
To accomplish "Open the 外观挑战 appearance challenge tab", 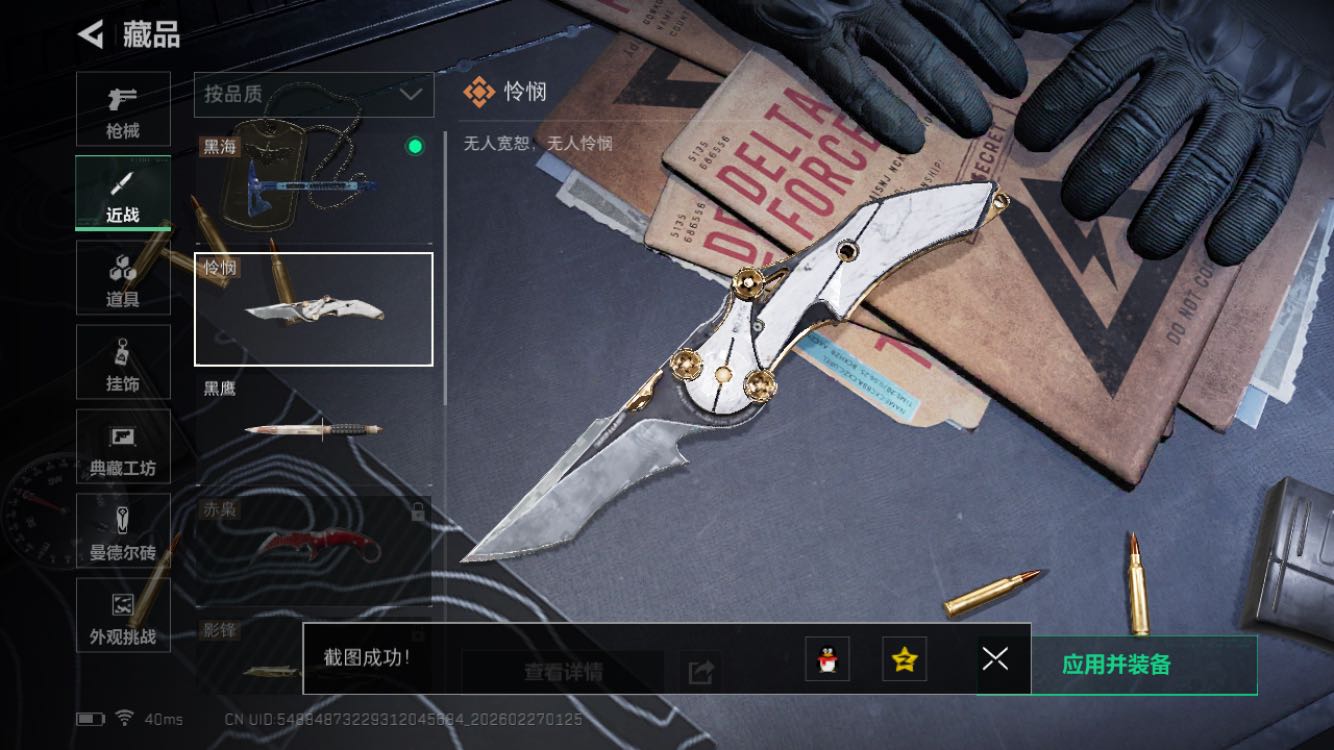I will point(123,615).
